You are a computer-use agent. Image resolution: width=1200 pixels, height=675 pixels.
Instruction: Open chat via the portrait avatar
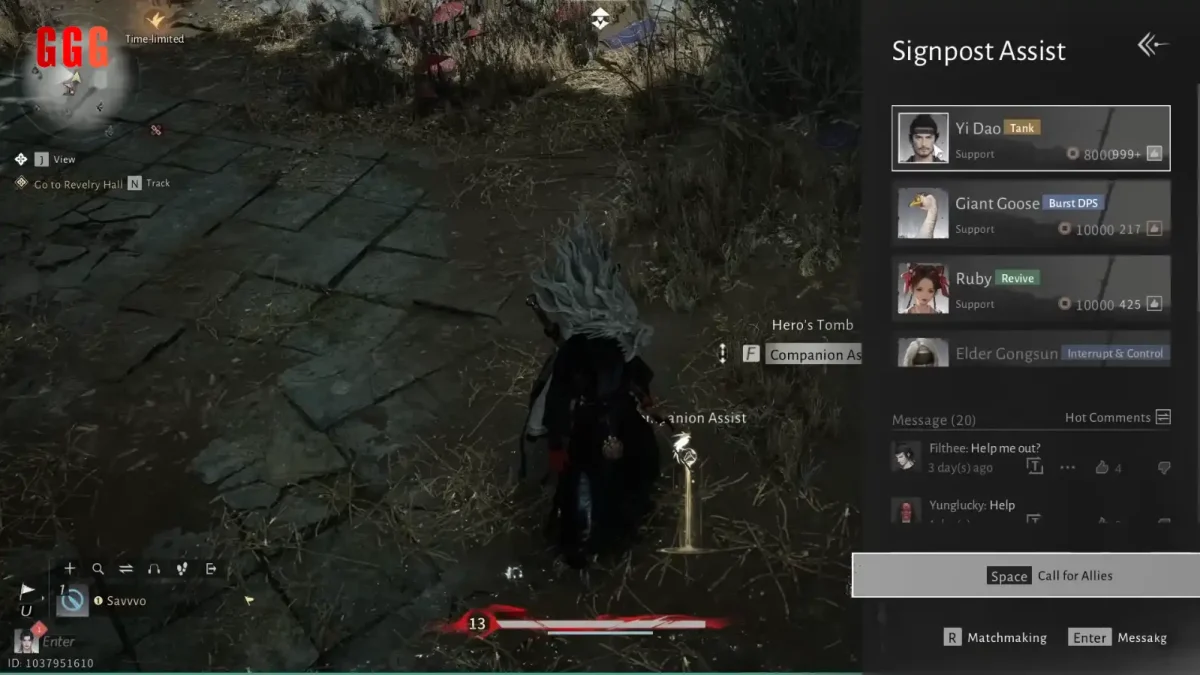(x=25, y=641)
